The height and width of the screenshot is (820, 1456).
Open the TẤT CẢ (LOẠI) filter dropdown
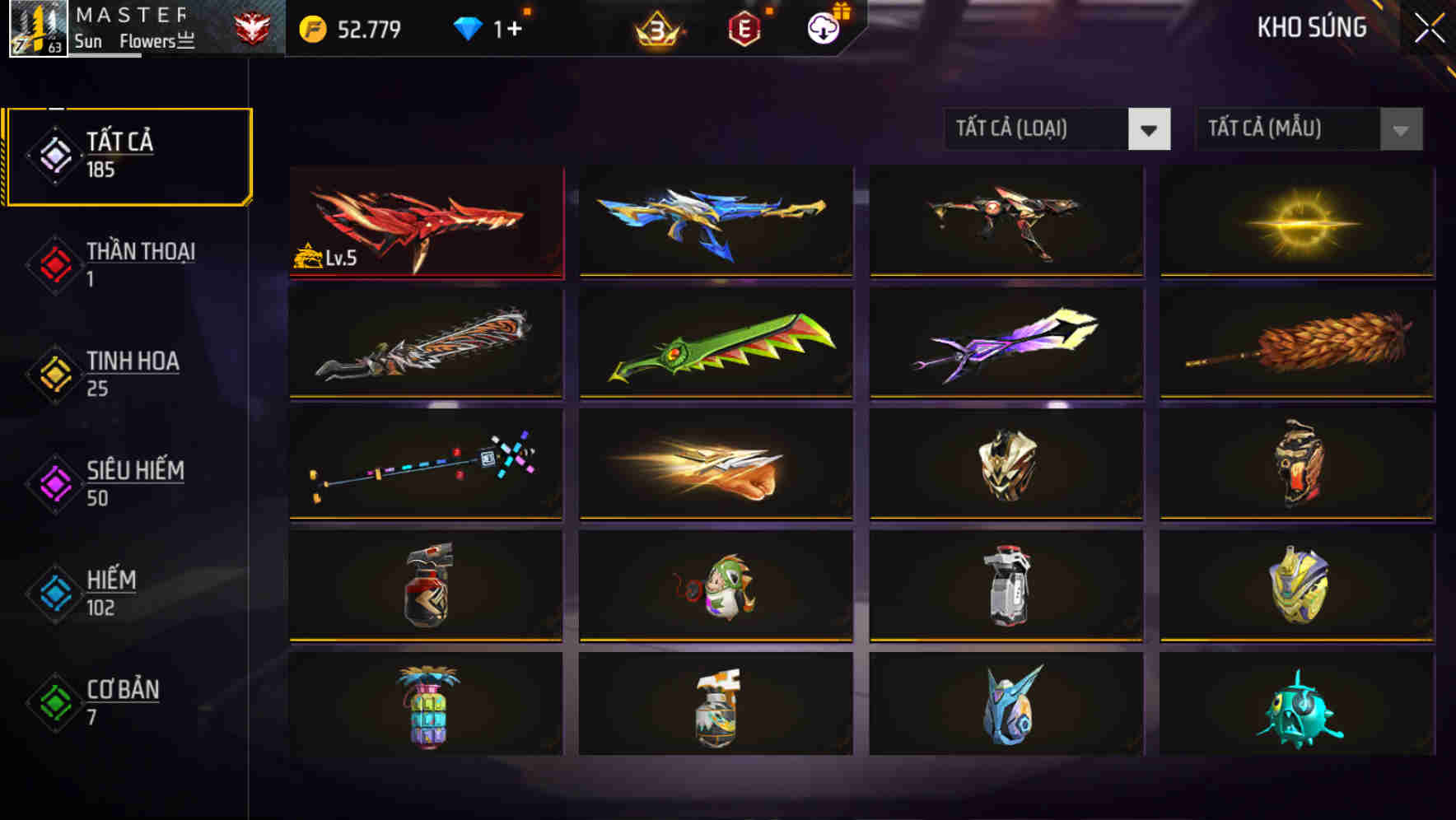tap(1058, 129)
